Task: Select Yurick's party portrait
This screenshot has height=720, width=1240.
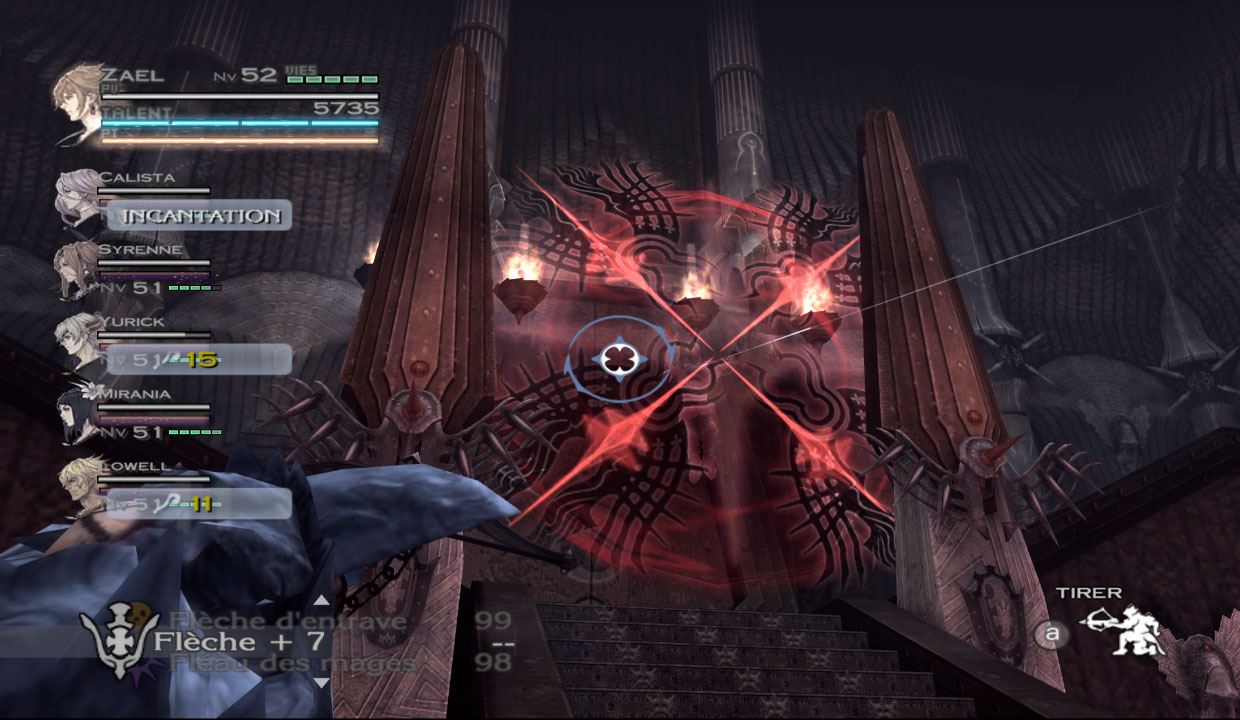Action: (76, 343)
